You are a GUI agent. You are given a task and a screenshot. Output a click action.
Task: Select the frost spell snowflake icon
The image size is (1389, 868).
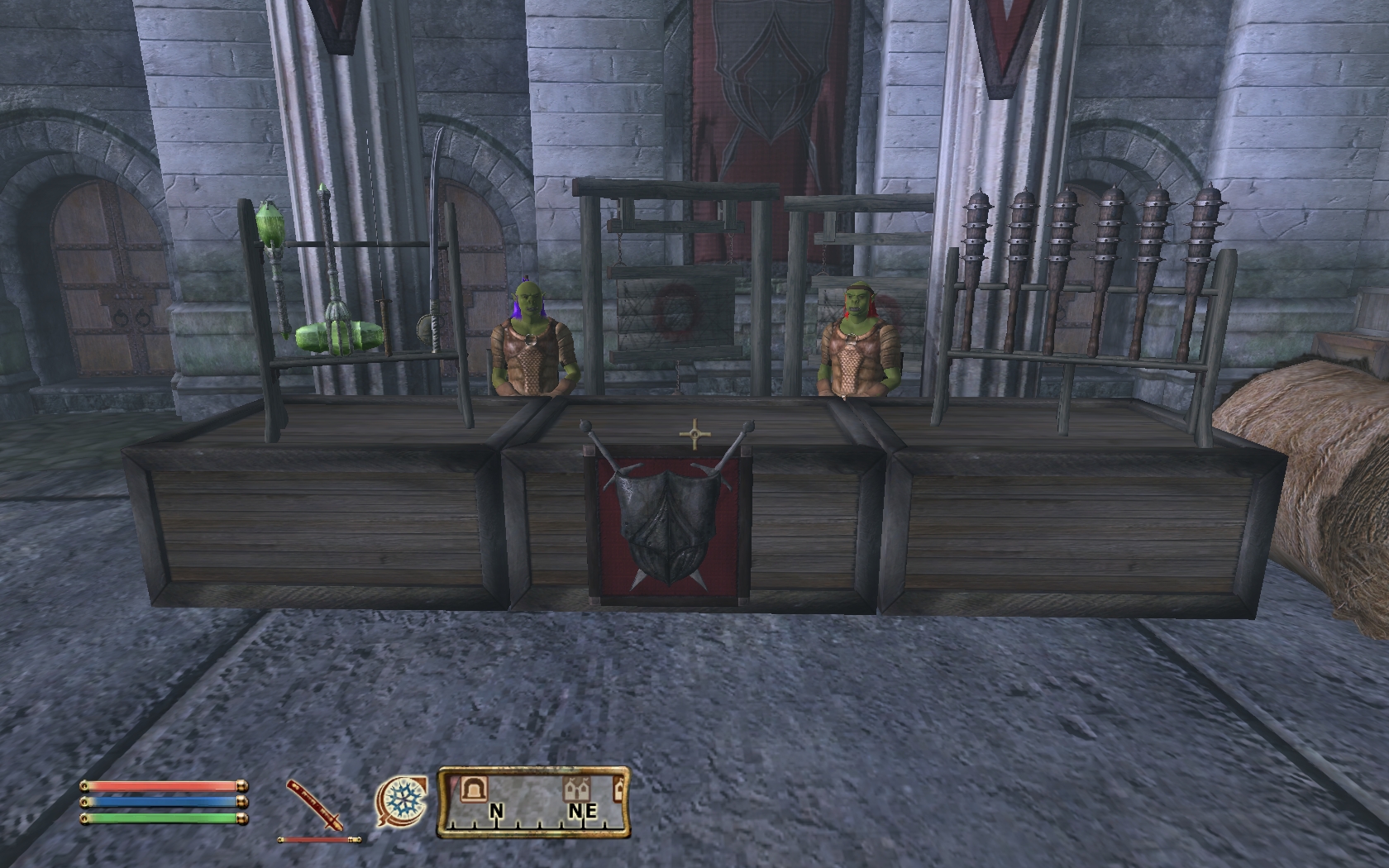coord(403,801)
